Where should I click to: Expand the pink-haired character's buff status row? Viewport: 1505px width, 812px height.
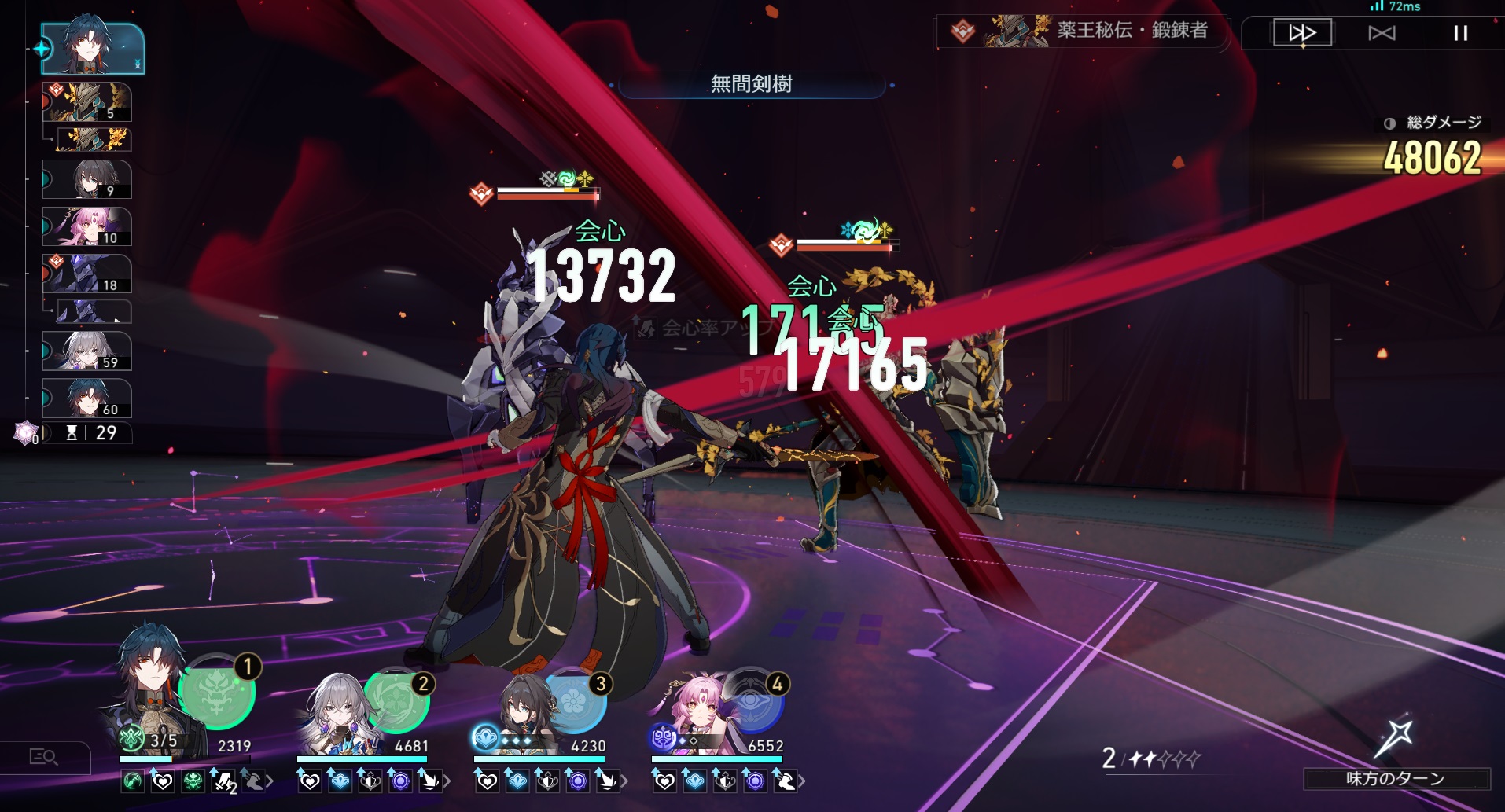(801, 781)
